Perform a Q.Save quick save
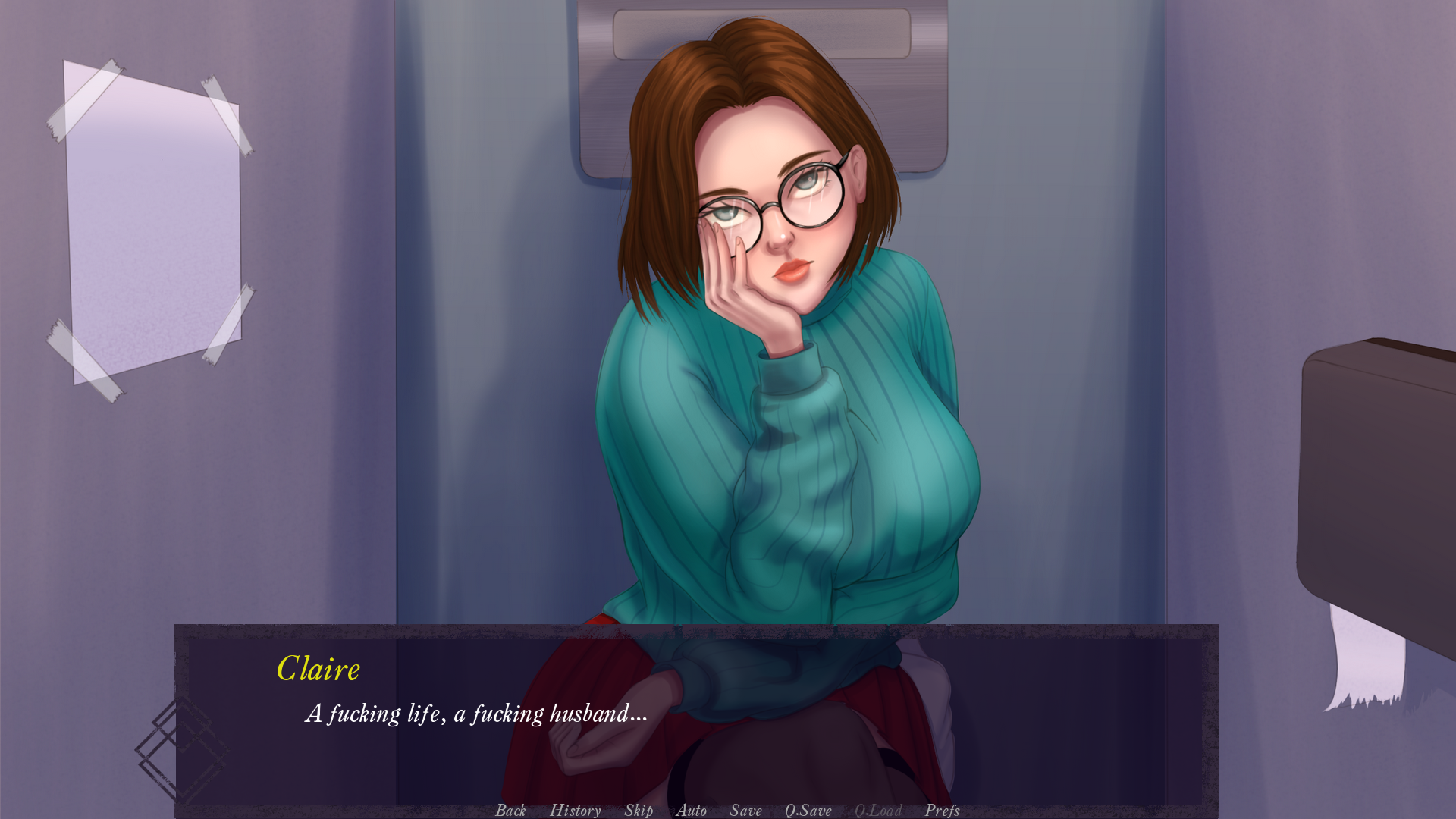This screenshot has height=819, width=1456. (808, 810)
